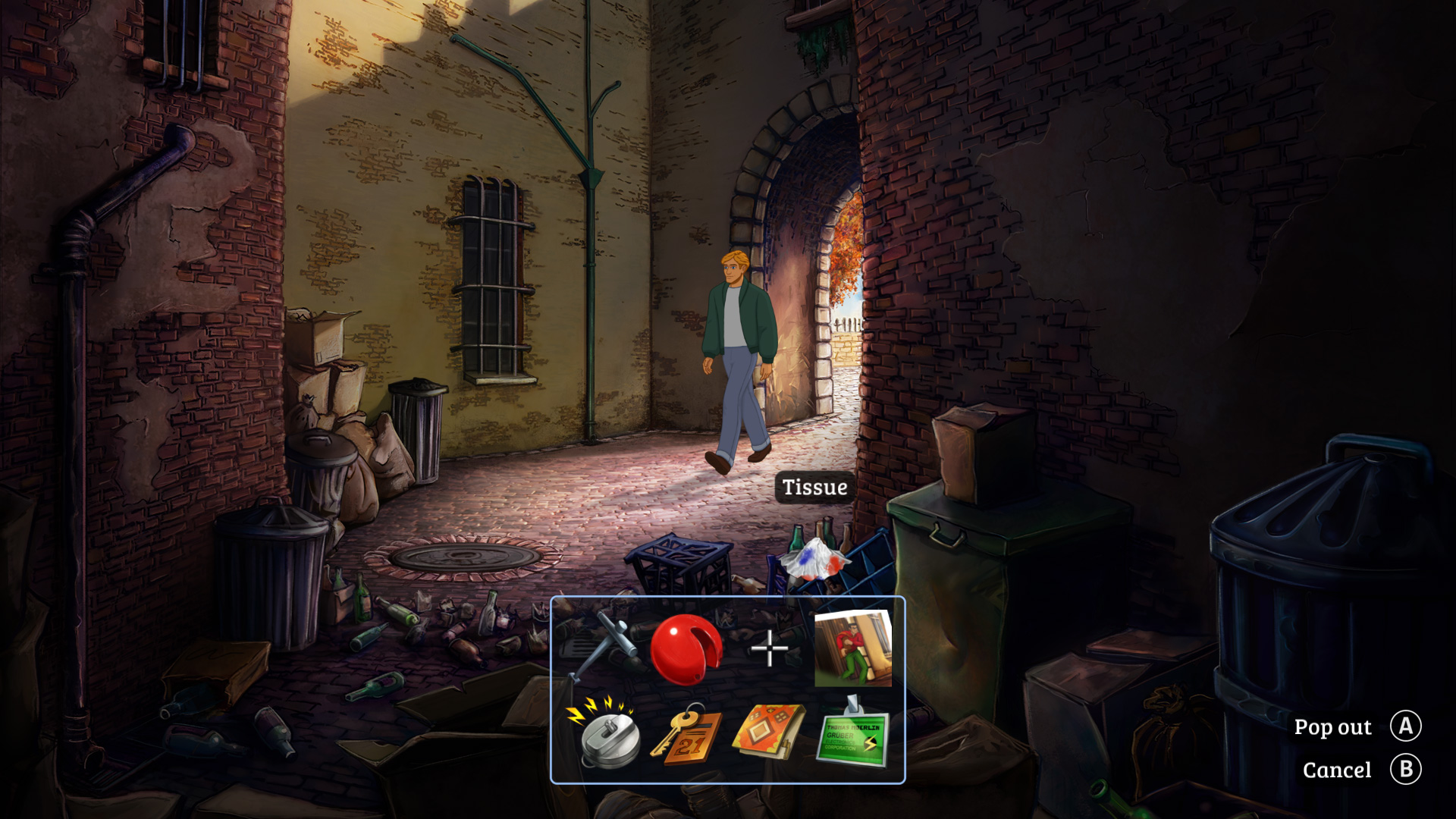Click the Tissue tooltip label

pyautogui.click(x=814, y=488)
